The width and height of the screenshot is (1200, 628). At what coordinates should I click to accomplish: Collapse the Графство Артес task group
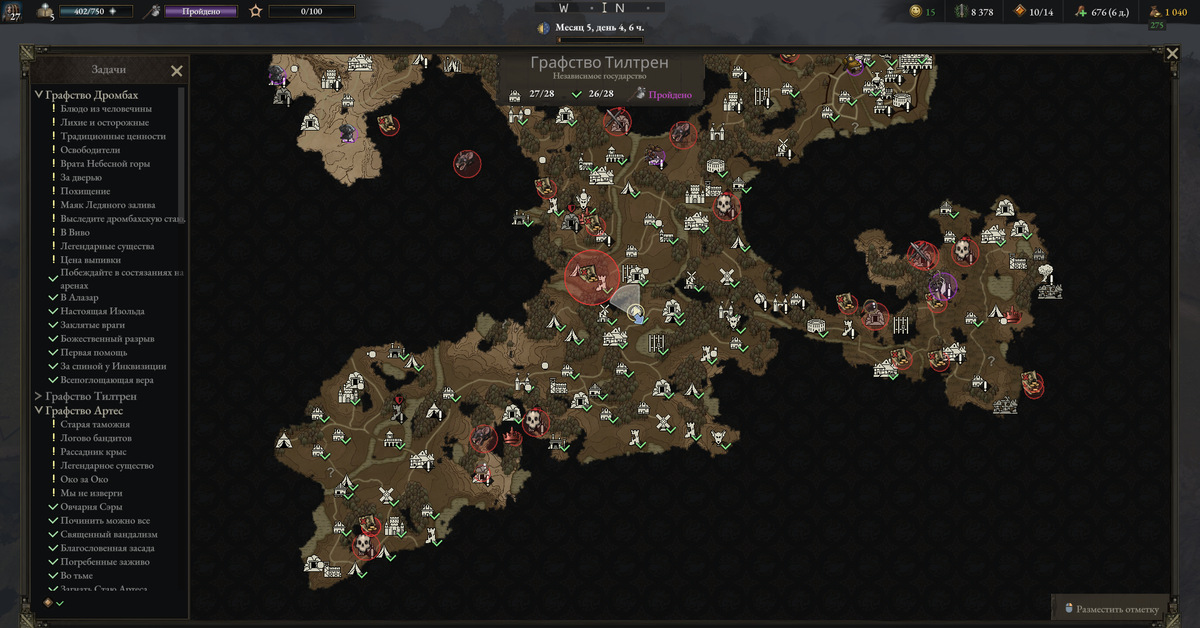pos(39,410)
